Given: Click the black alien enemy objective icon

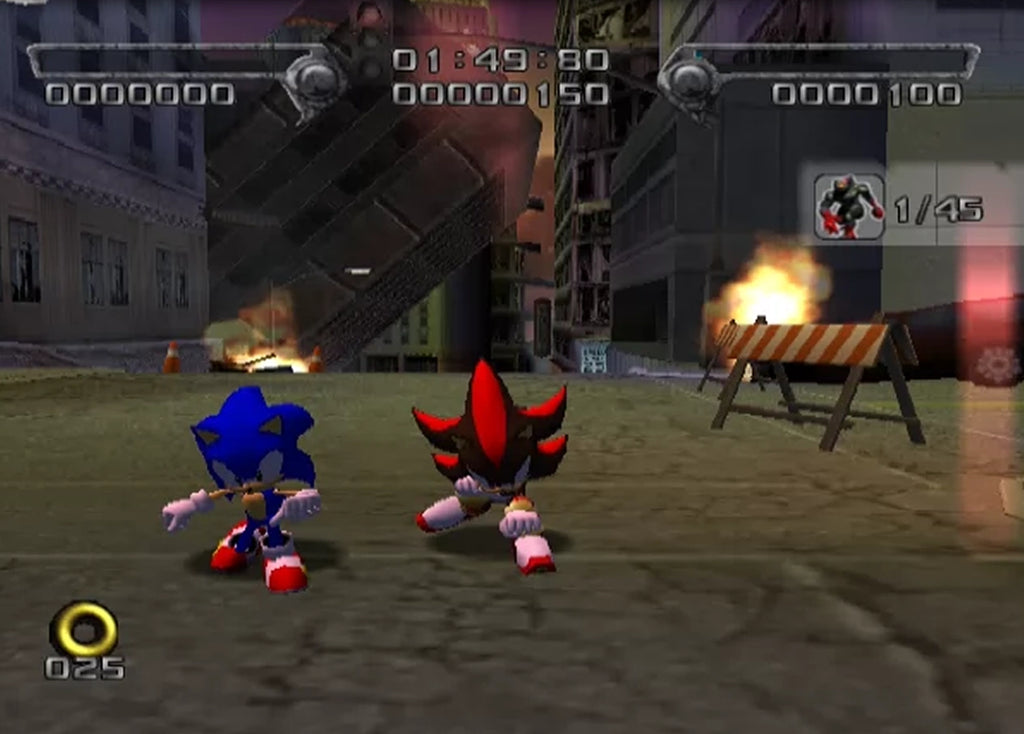Looking at the screenshot, I should click(x=849, y=207).
